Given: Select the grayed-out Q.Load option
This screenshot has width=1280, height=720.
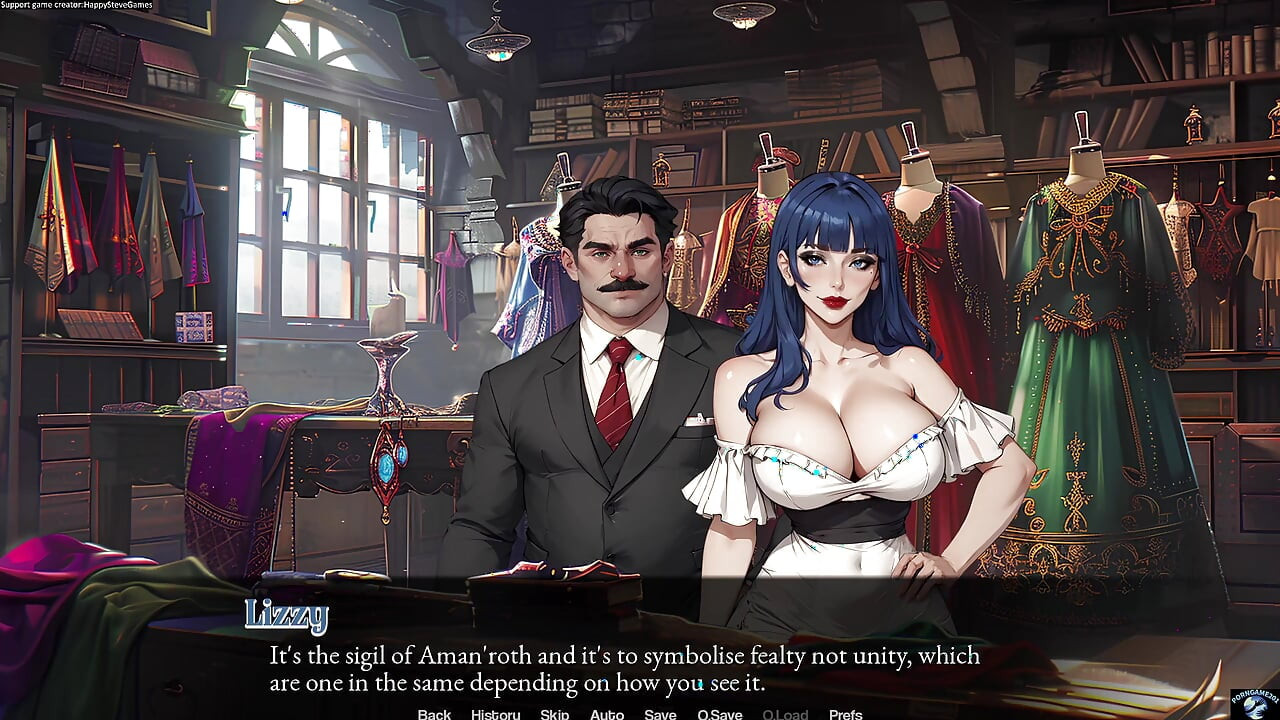Looking at the screenshot, I should coord(785,714).
